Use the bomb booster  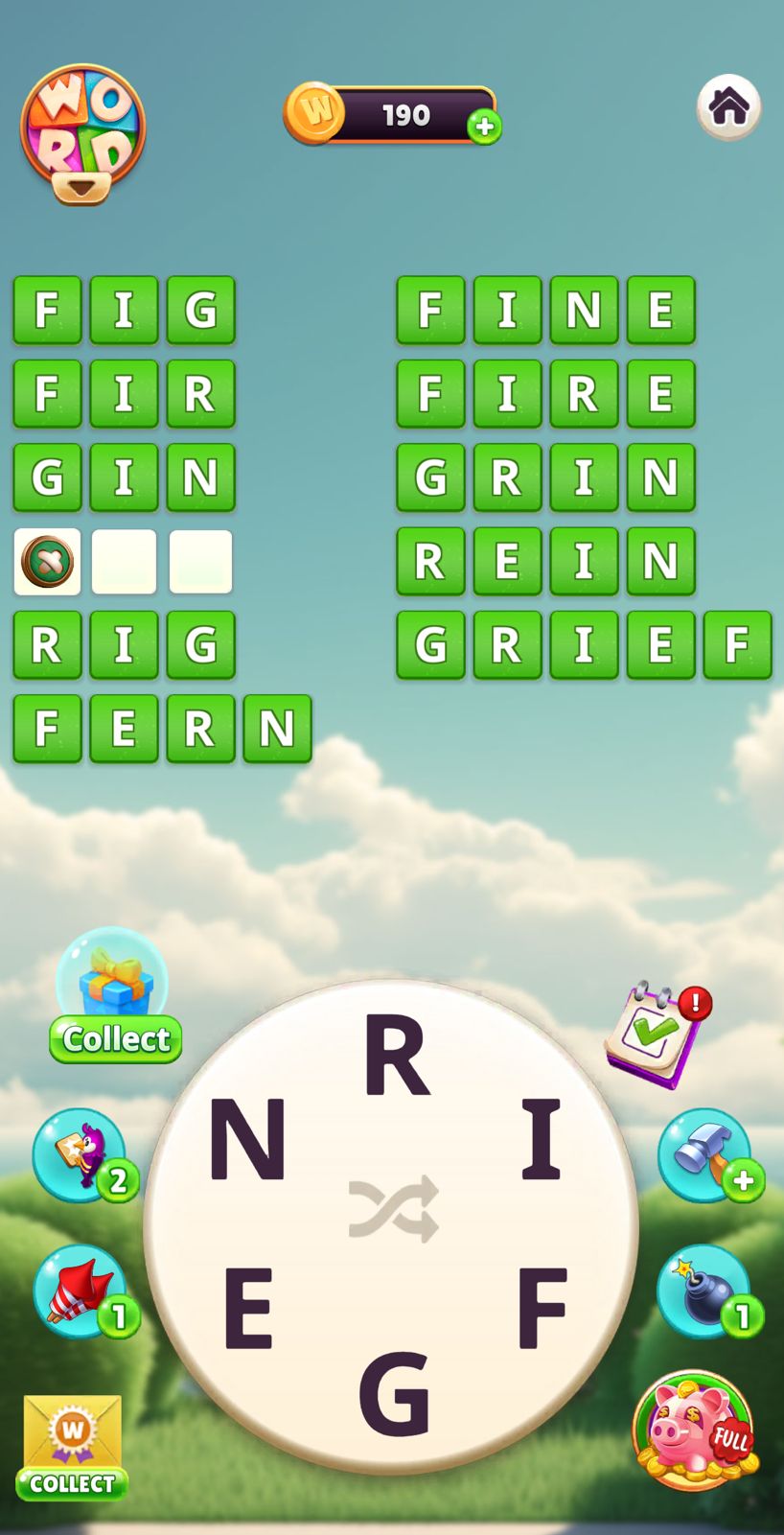click(705, 1291)
